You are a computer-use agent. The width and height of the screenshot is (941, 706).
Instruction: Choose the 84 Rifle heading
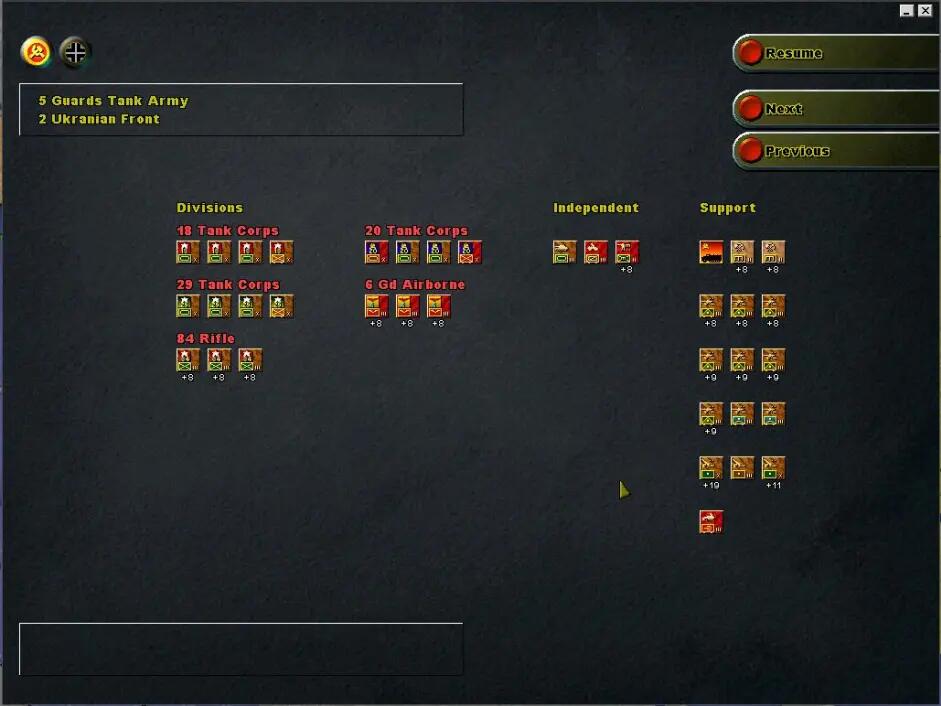205,339
